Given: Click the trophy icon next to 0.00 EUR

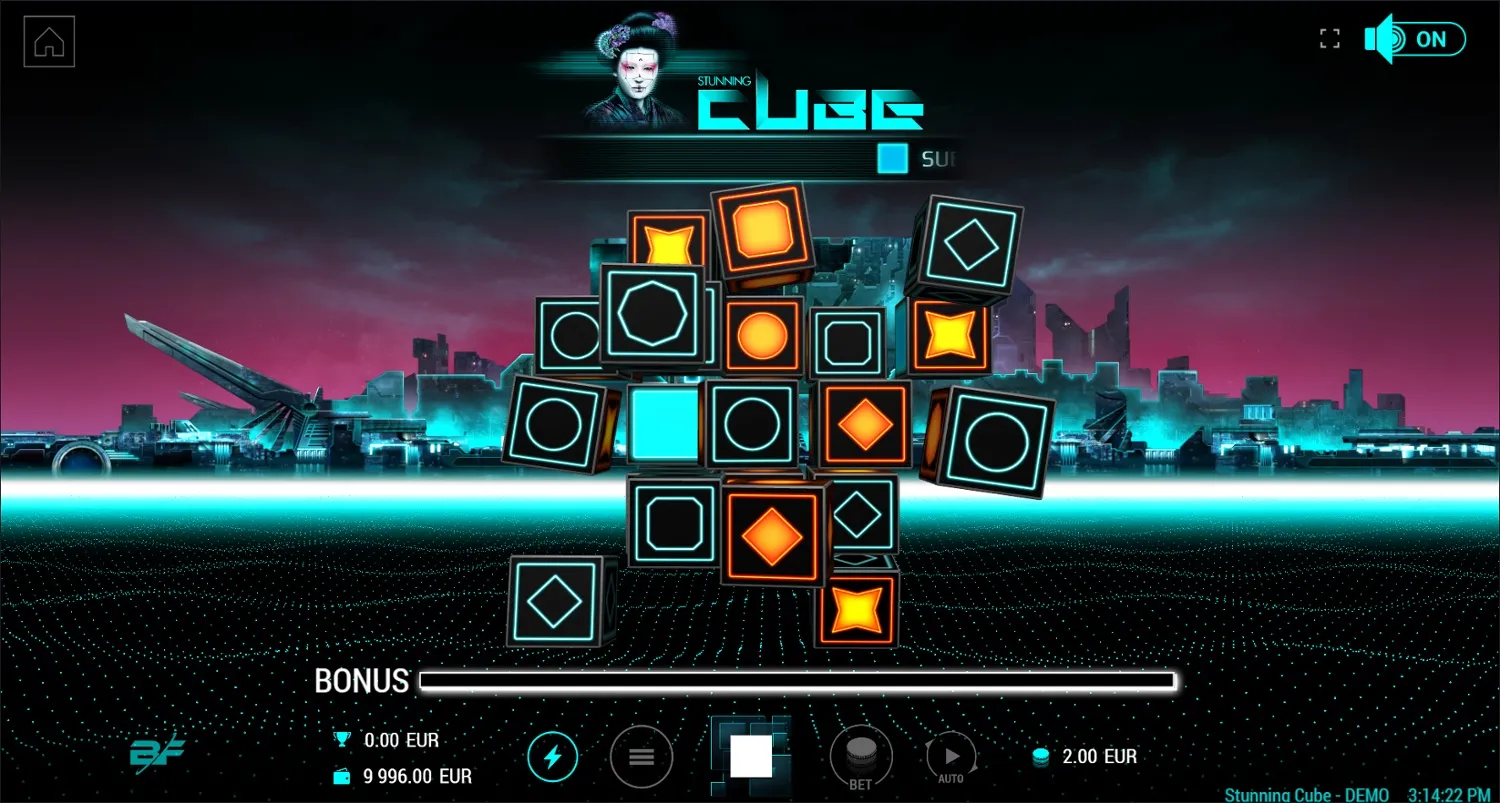Looking at the screenshot, I should (340, 740).
